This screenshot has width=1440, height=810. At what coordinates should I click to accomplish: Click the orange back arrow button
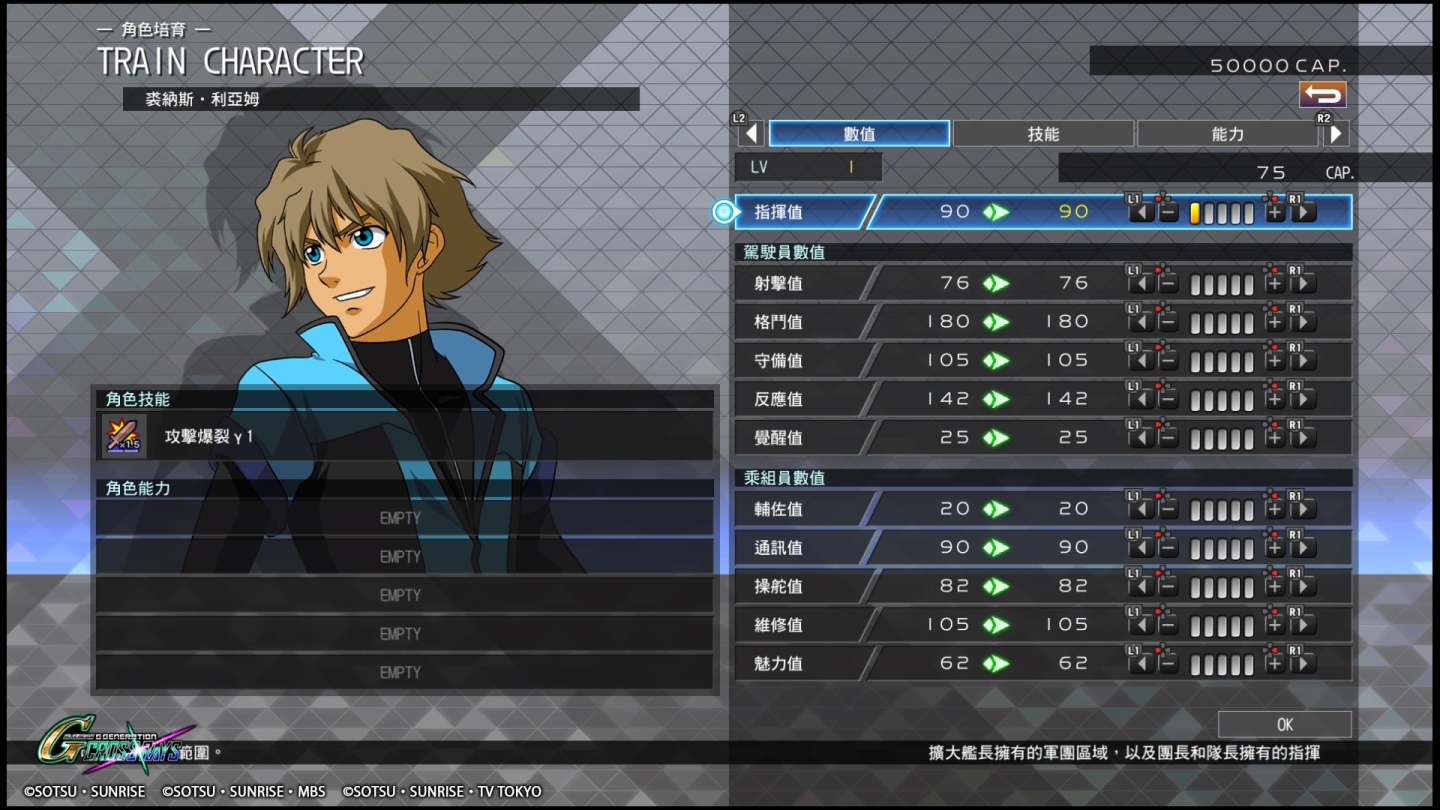[x=1322, y=95]
